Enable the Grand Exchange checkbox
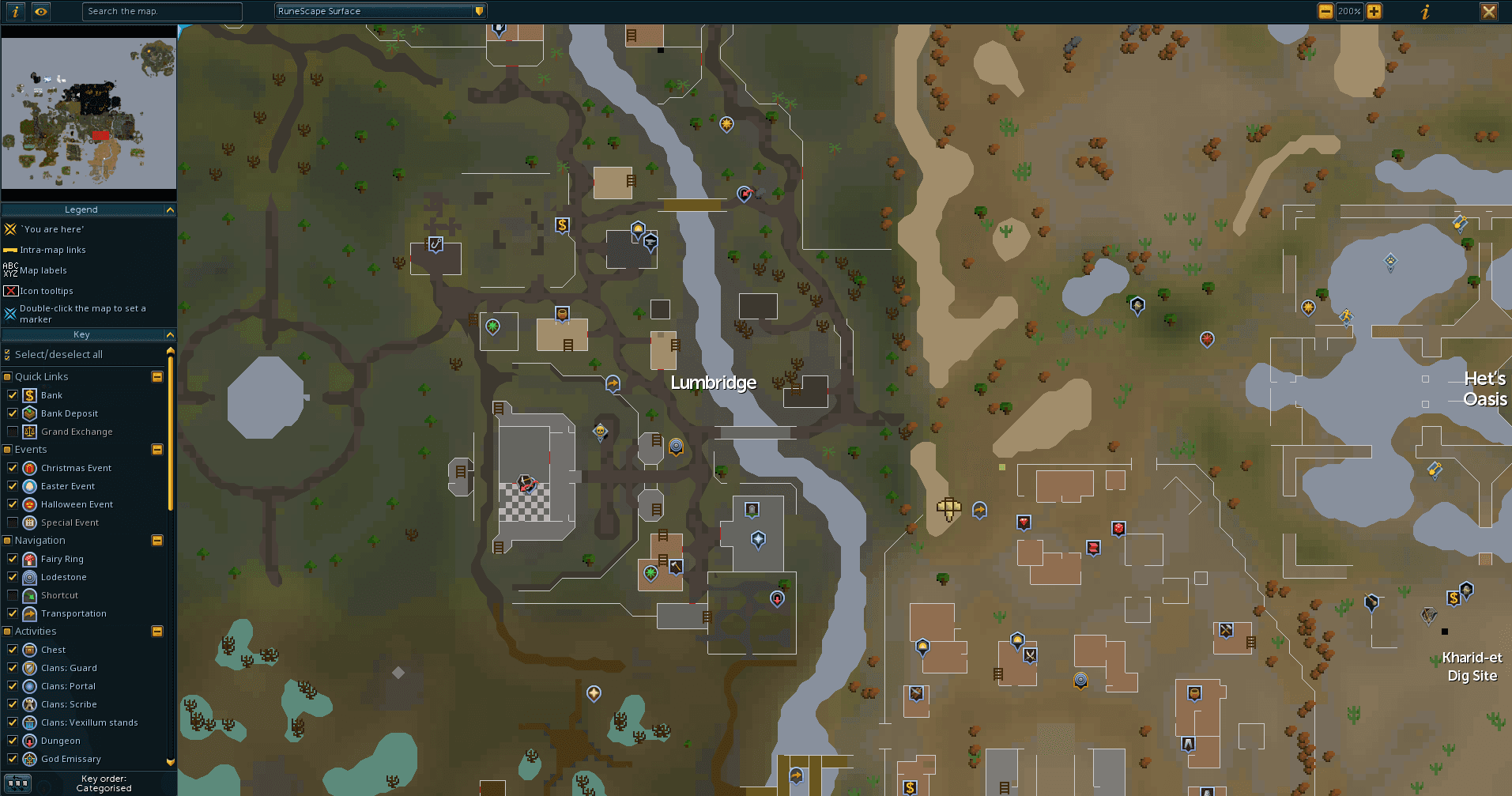This screenshot has width=1512, height=796. tap(12, 431)
